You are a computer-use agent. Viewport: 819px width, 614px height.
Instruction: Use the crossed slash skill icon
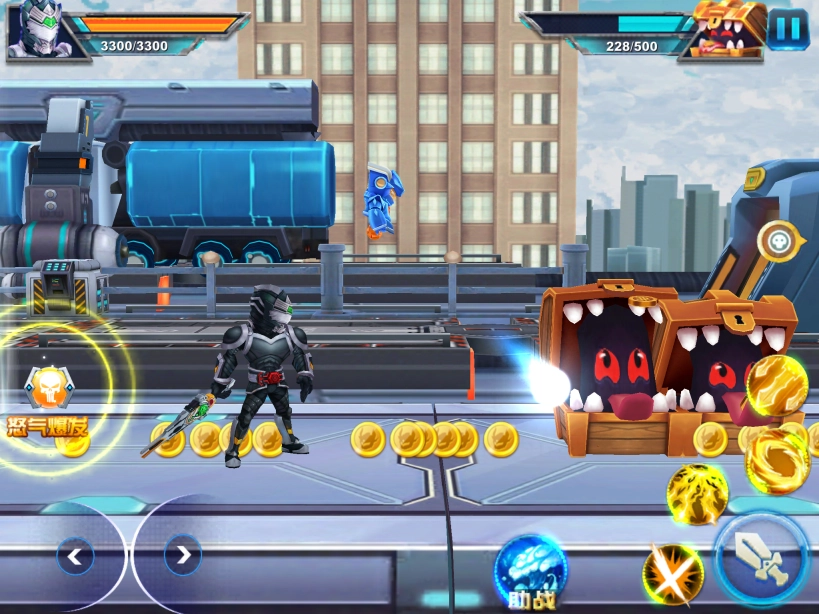[672, 573]
